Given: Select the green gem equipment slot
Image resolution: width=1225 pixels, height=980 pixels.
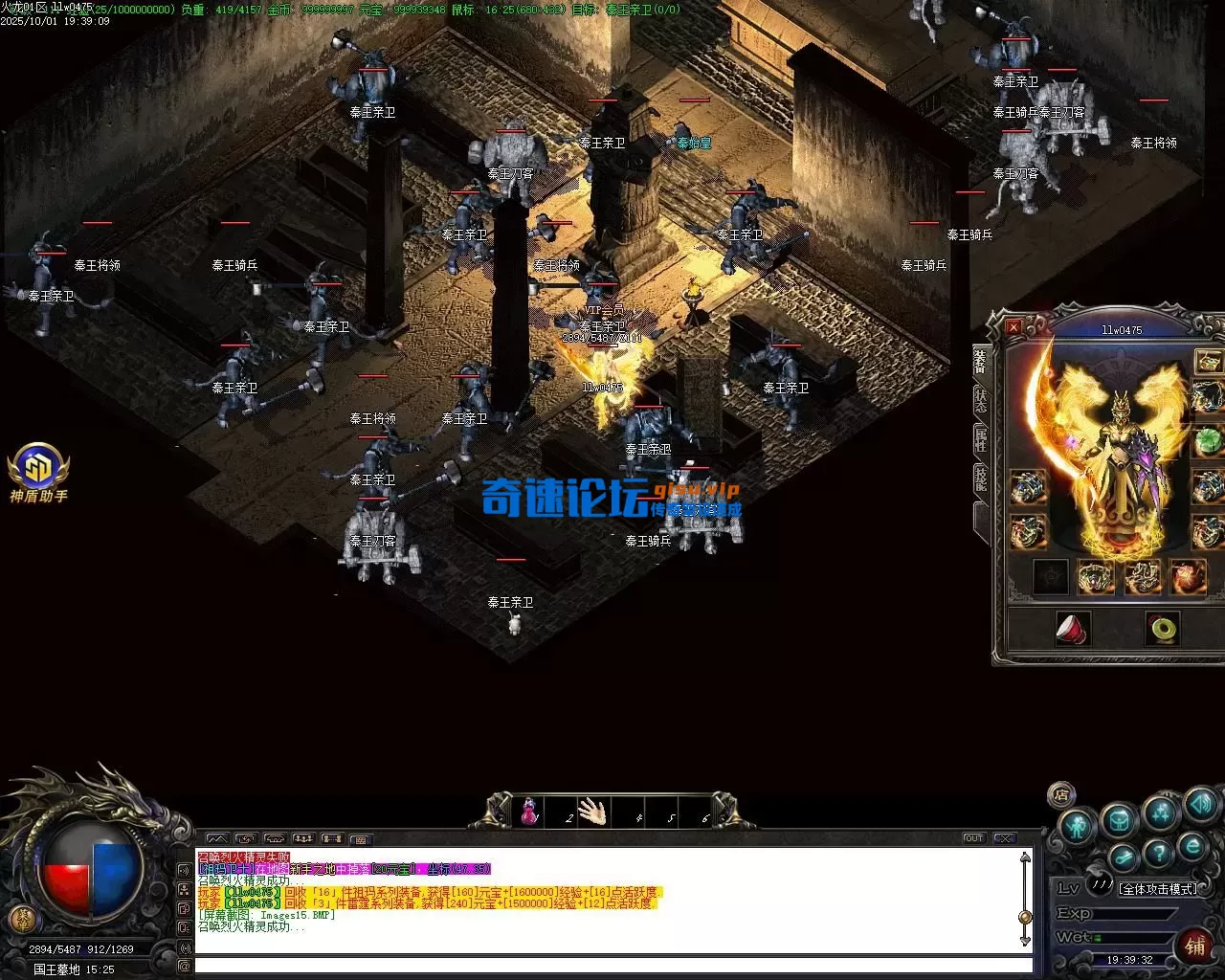Looking at the screenshot, I should 1208,442.
